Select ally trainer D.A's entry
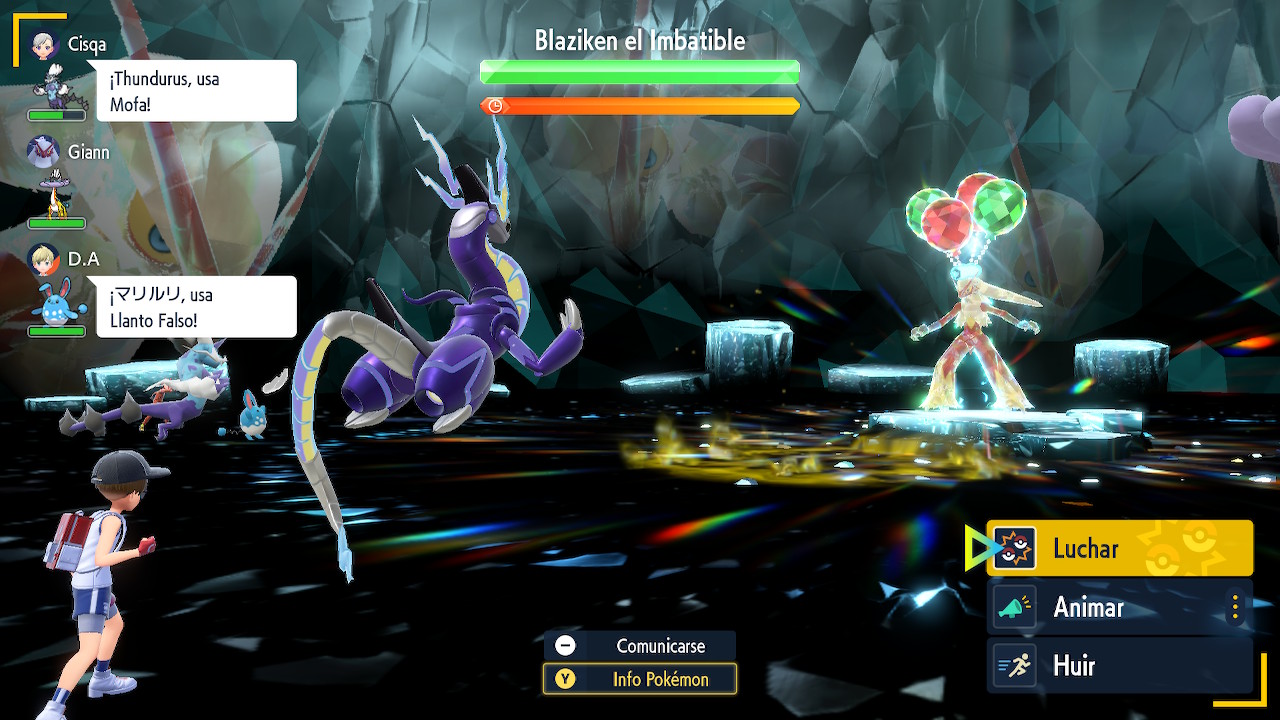1280x720 pixels. 60,292
